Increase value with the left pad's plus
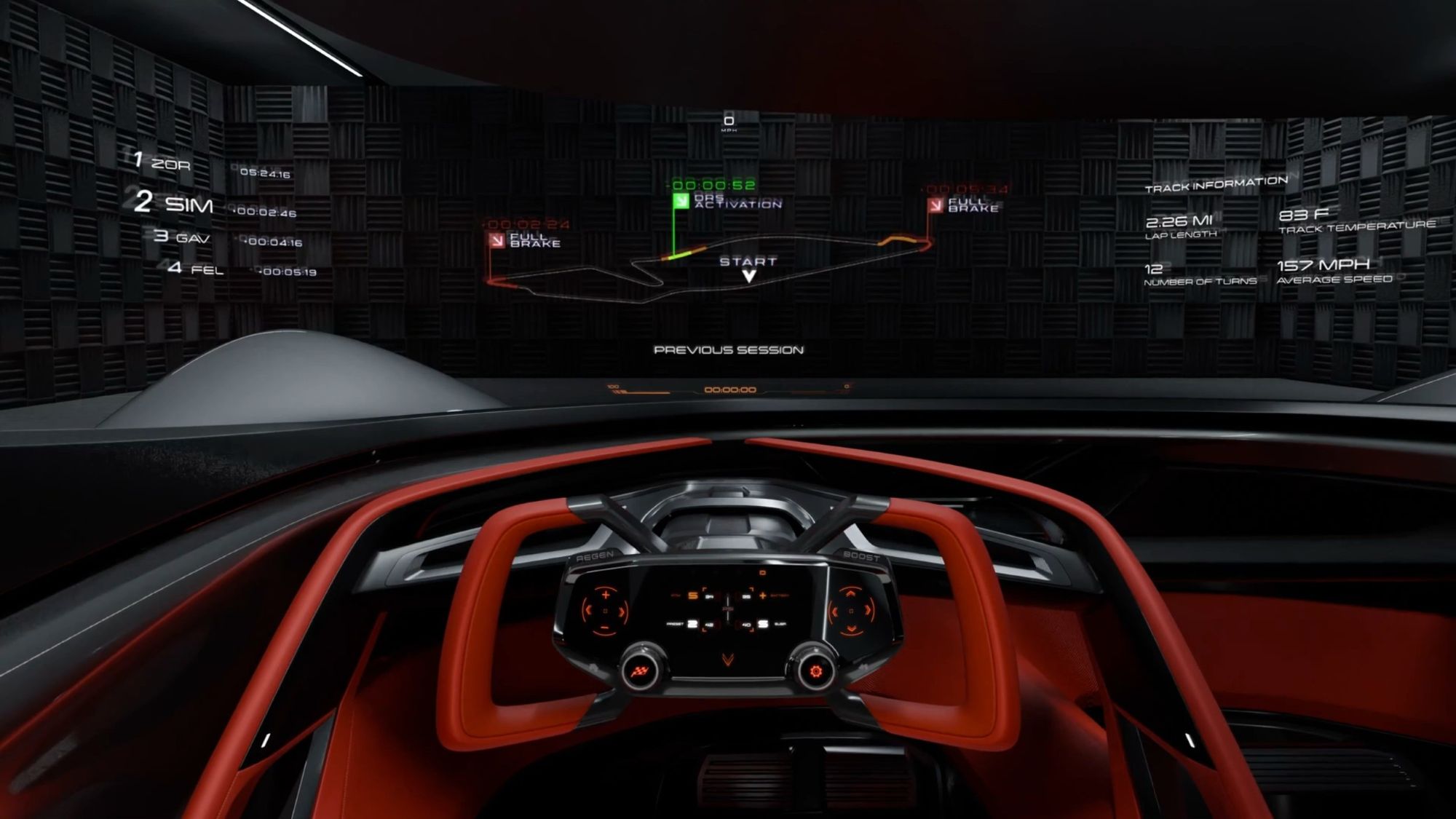The image size is (1456, 819). [606, 596]
